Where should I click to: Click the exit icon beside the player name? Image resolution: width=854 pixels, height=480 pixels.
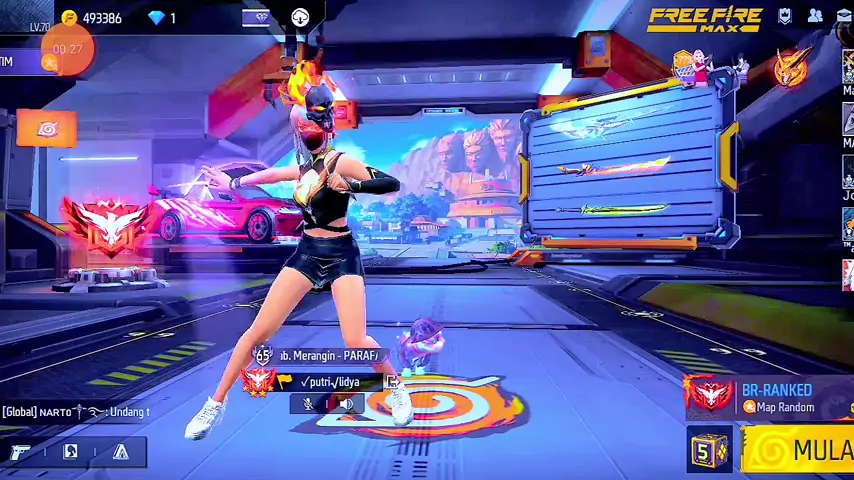point(393,381)
